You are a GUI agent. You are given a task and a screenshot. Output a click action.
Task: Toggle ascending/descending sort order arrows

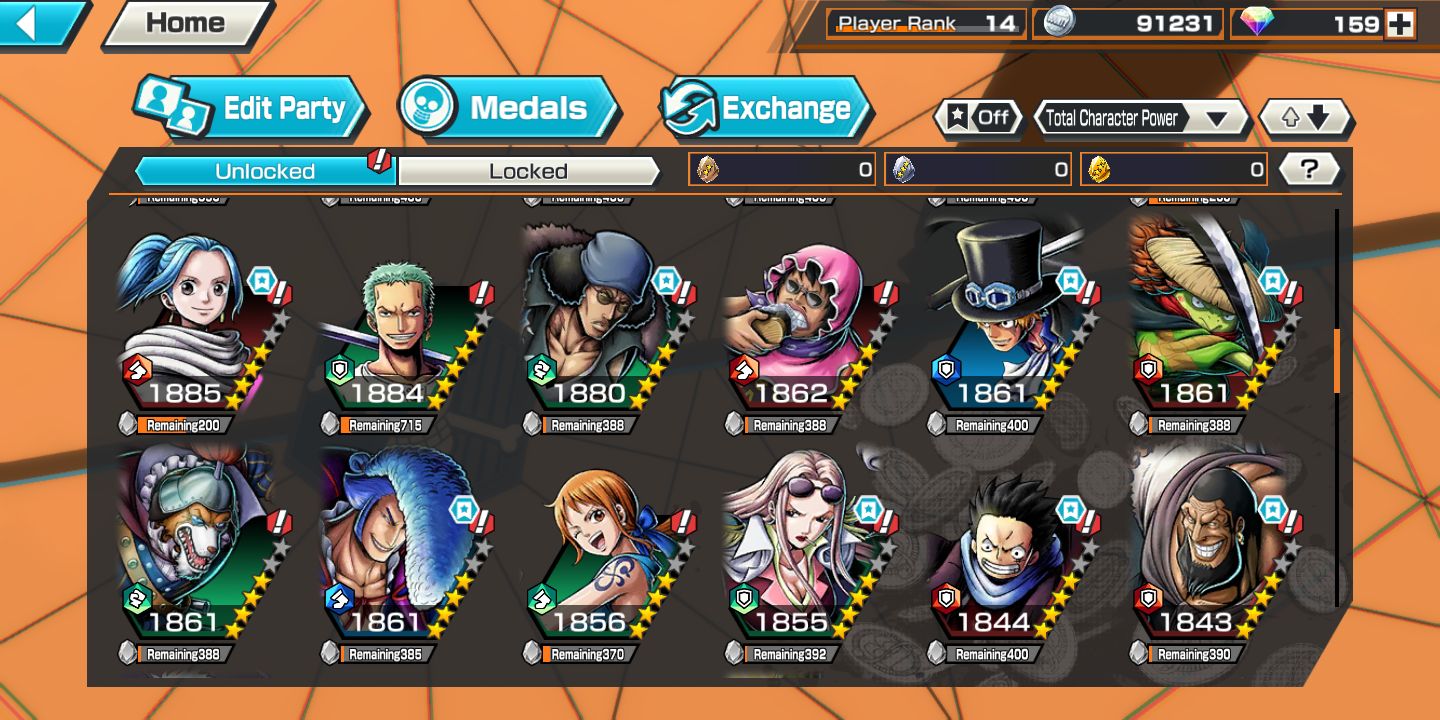1305,118
